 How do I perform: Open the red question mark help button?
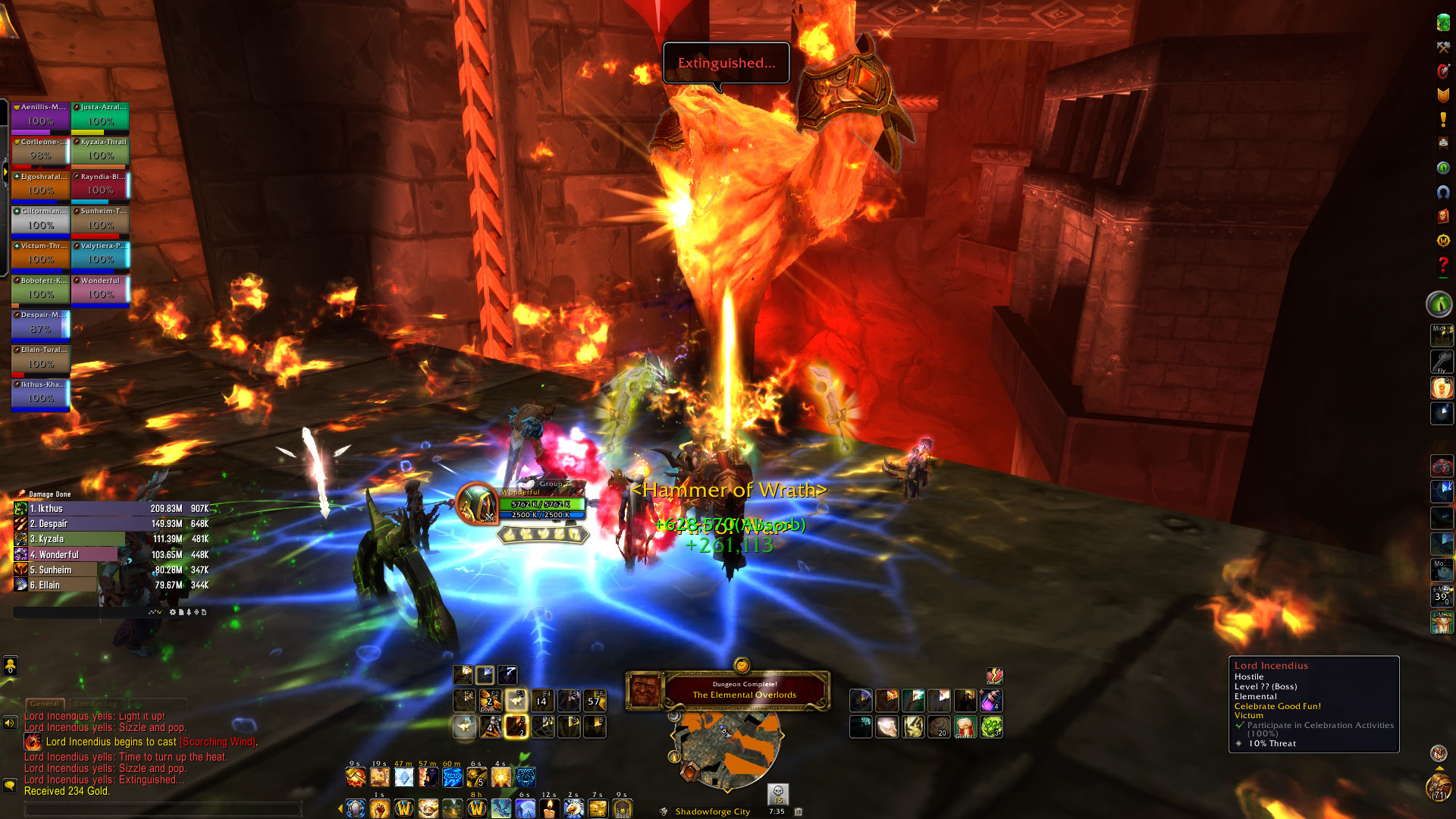click(x=1443, y=265)
